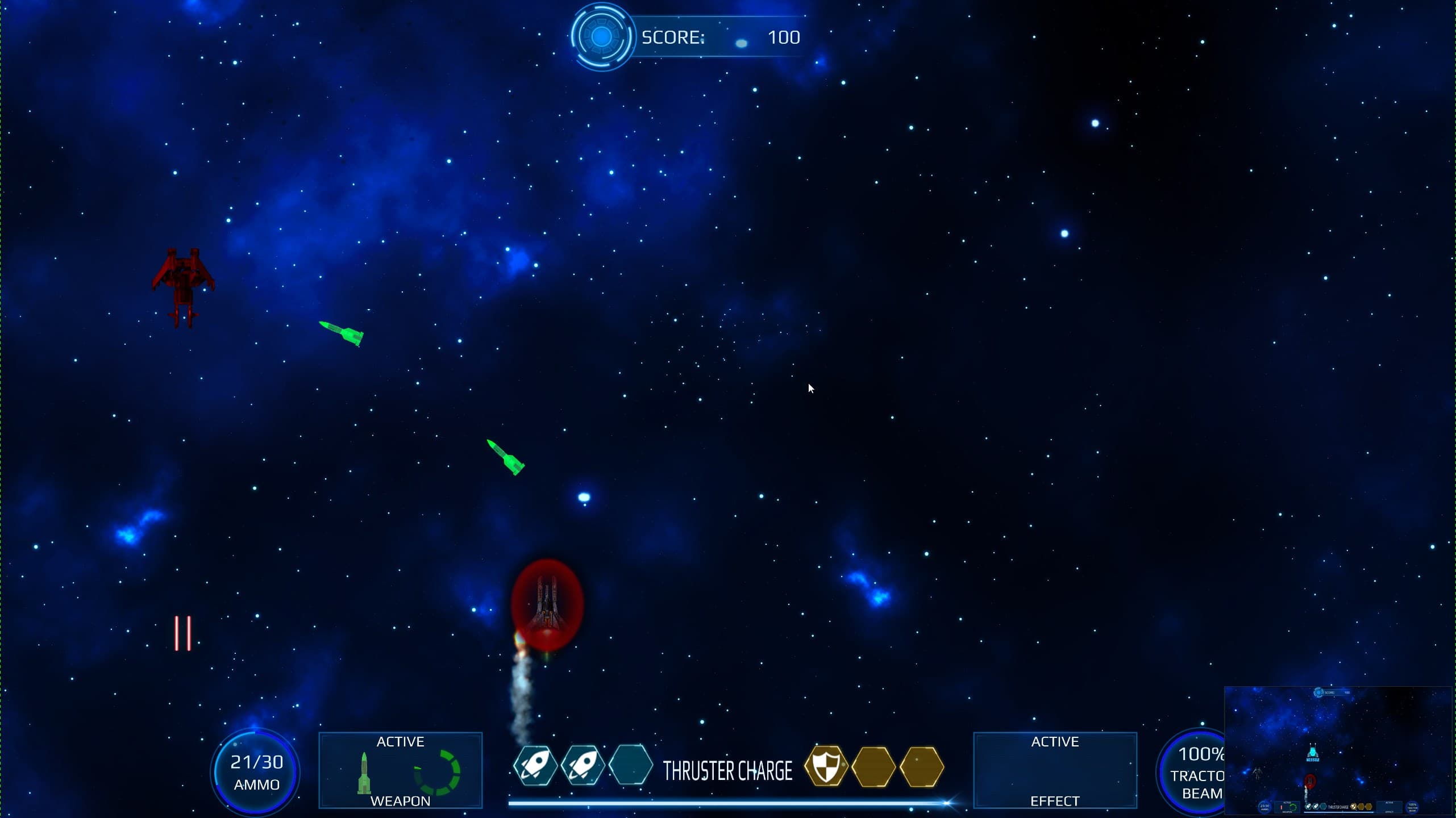Click the thruster charge progress bar
The image size is (1456, 818).
(x=729, y=802)
